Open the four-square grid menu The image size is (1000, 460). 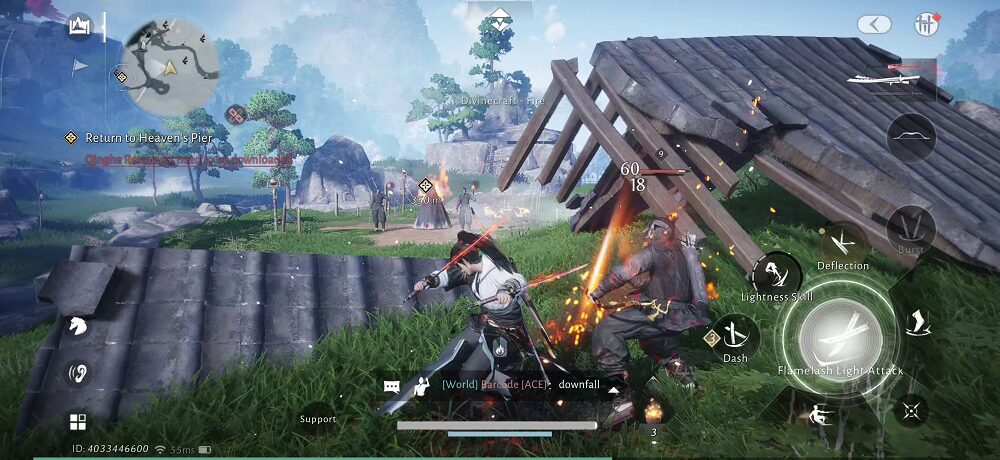point(77,421)
